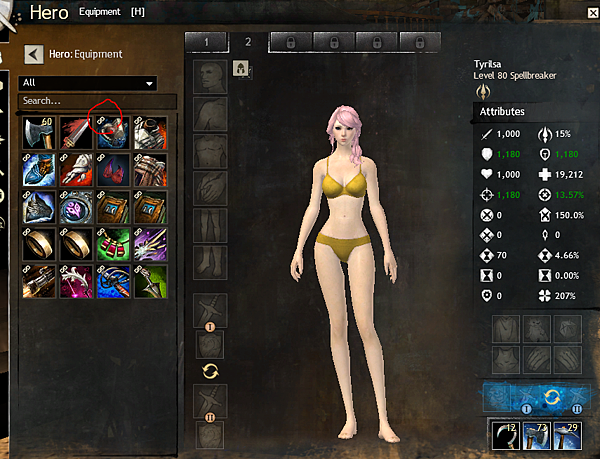This screenshot has height=459, width=600.
Task: Select the rifle item in inventory
Action: coord(38,281)
